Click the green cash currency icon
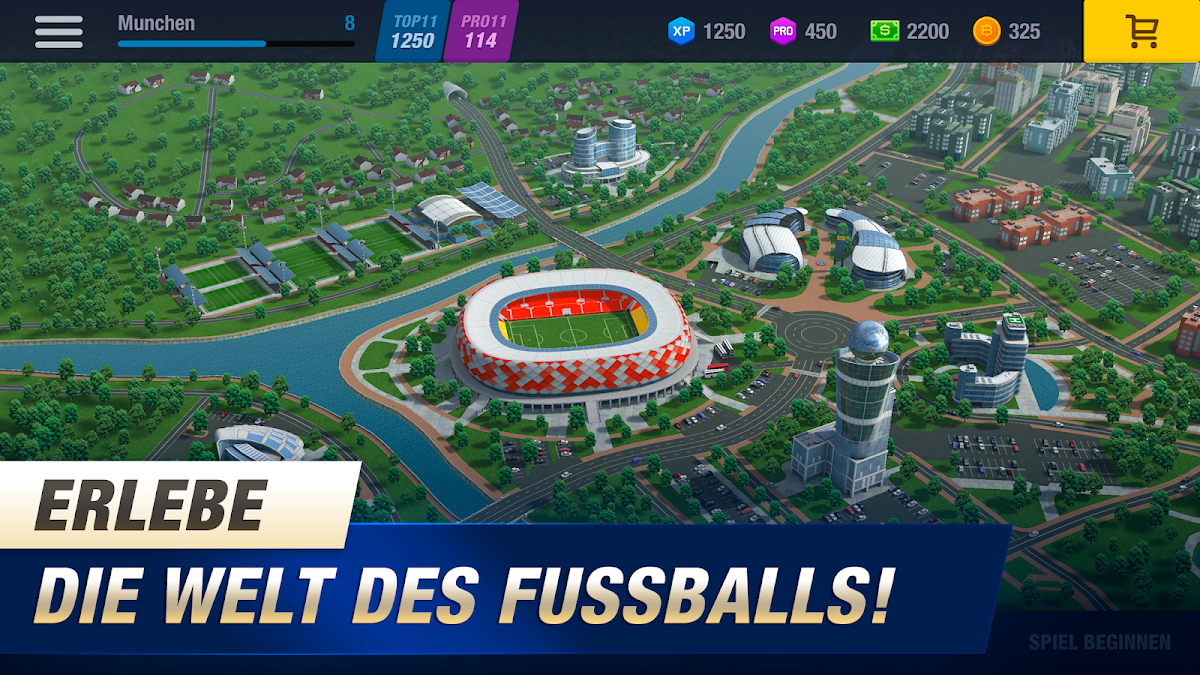1200x675 pixels. point(884,31)
